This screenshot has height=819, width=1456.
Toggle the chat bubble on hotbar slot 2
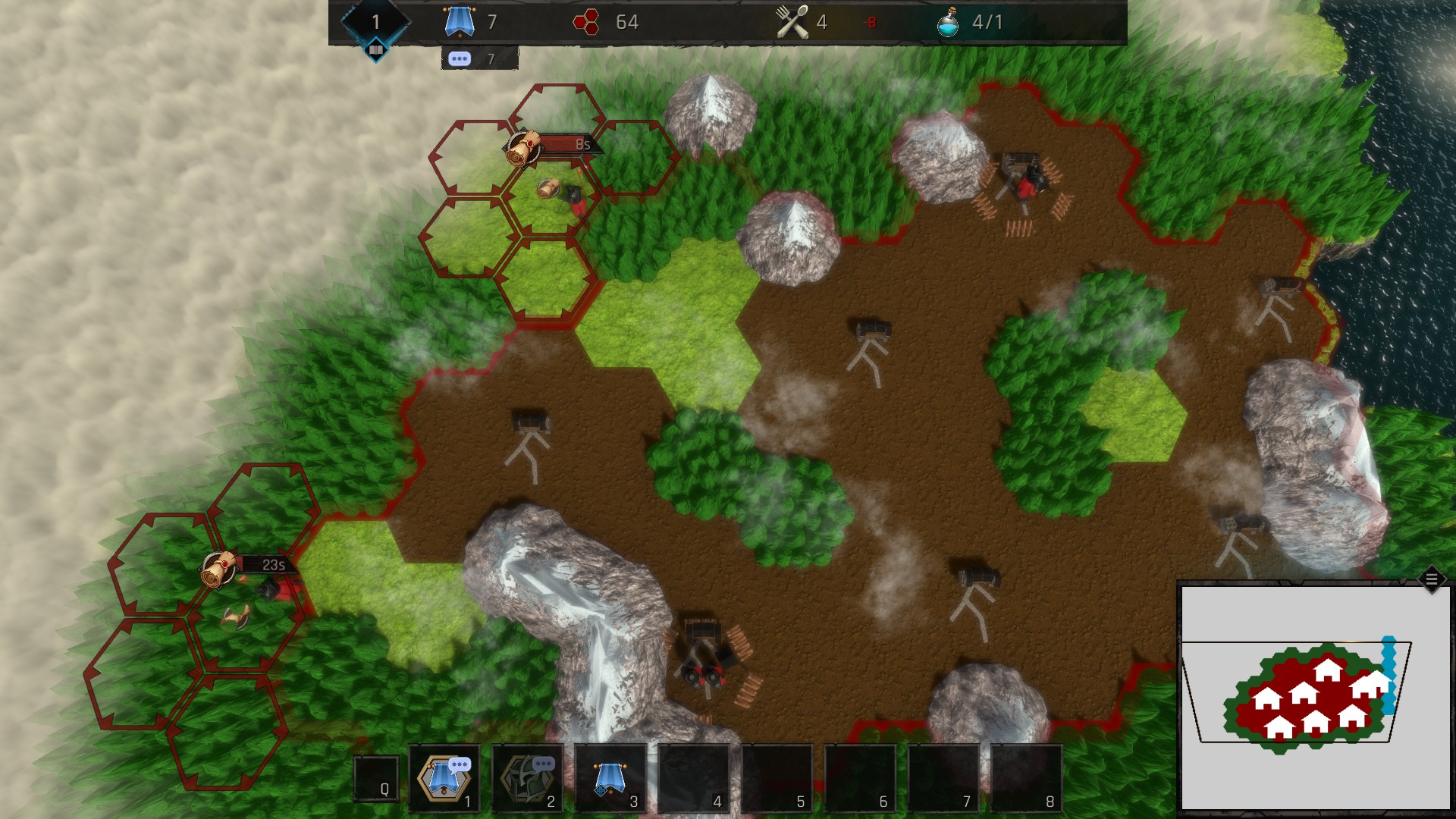544,765
